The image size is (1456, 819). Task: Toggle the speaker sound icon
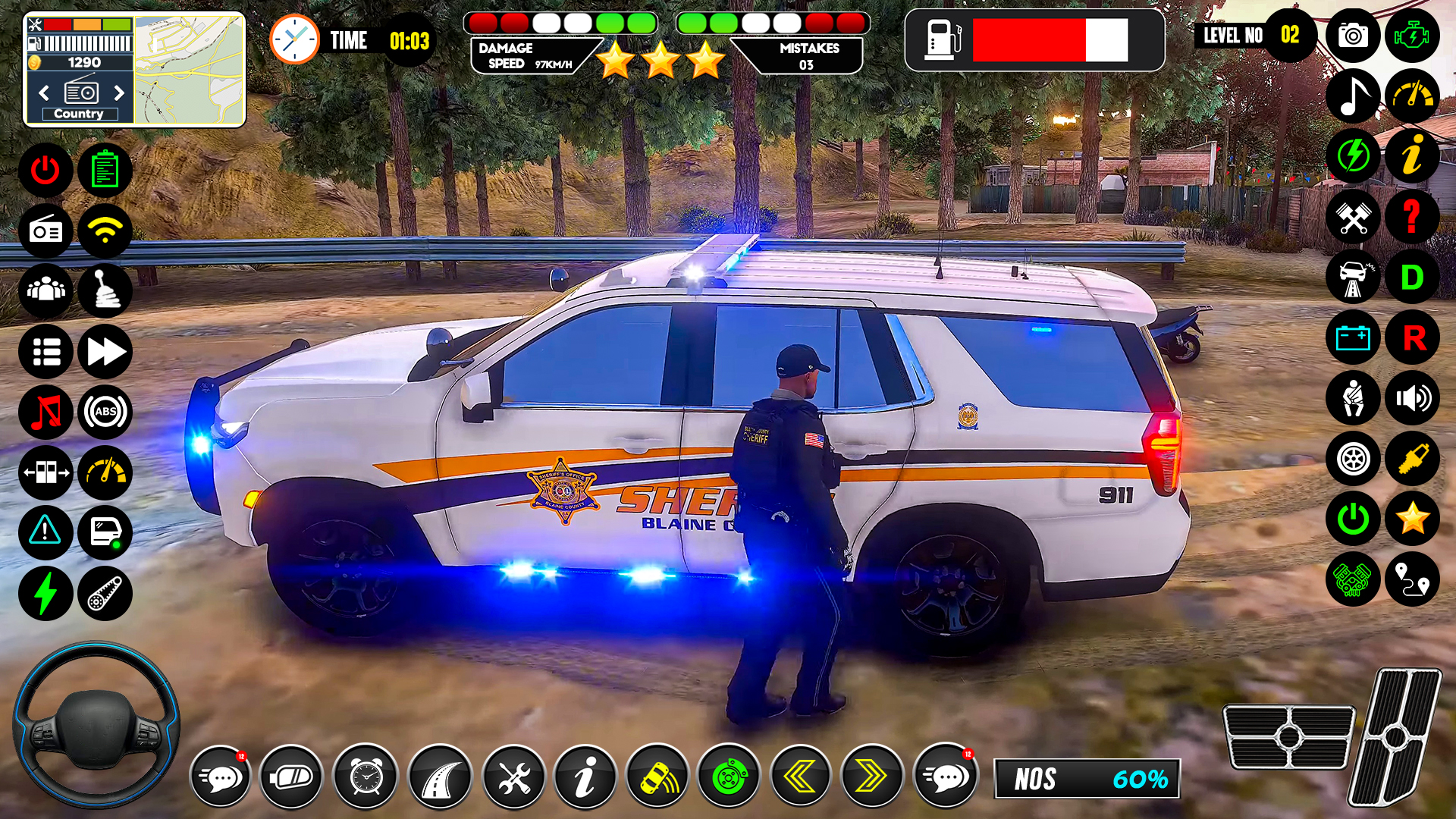point(1412,398)
